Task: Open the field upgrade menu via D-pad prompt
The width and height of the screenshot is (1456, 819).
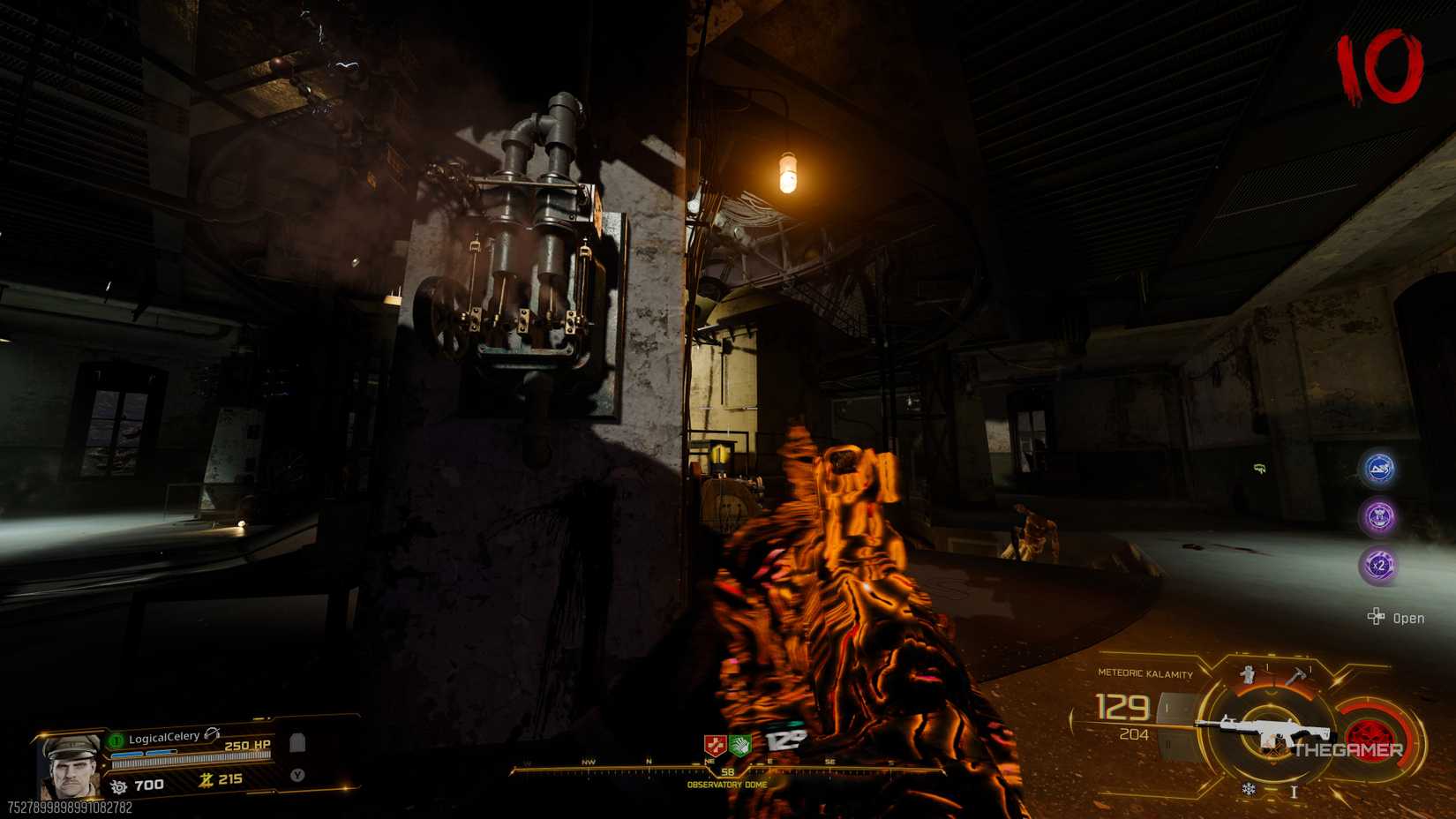Action: (x=1377, y=618)
